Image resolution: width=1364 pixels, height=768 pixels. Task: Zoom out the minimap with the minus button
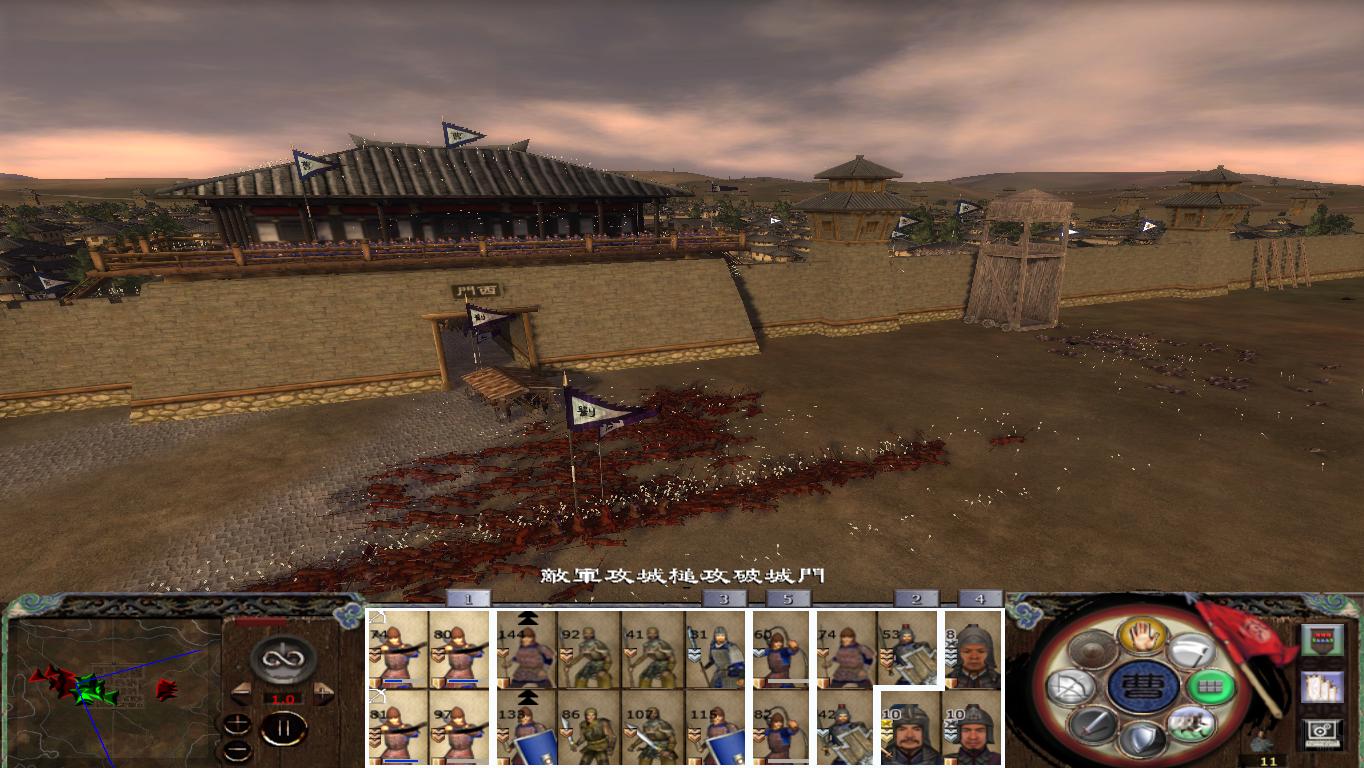pos(236,749)
